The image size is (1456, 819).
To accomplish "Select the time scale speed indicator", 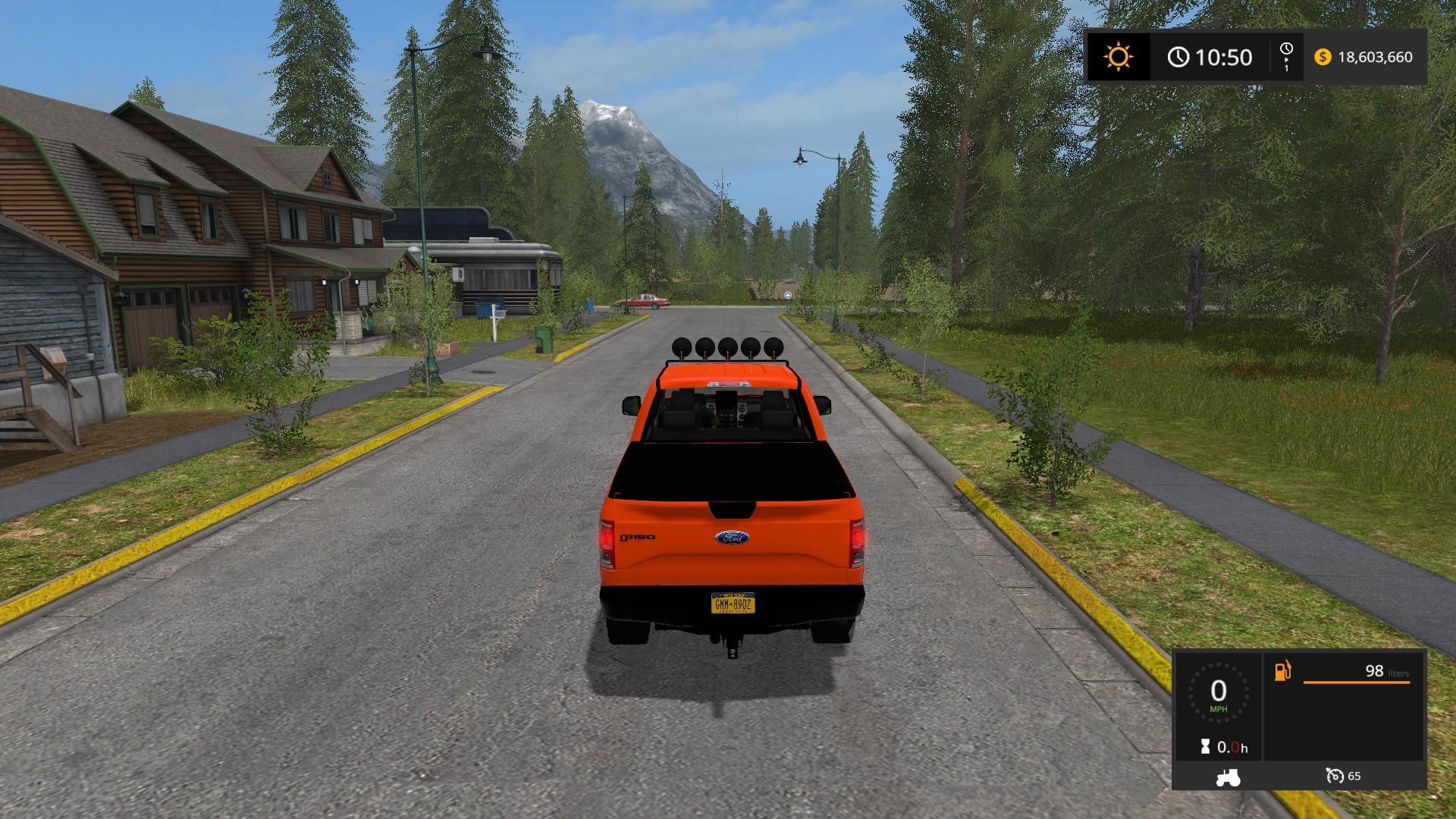I will pyautogui.click(x=1286, y=57).
